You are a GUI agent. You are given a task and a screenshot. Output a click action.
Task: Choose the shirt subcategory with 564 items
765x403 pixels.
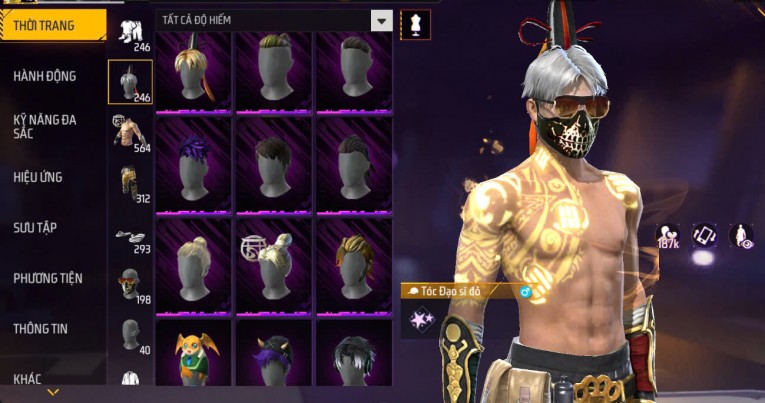tap(130, 132)
